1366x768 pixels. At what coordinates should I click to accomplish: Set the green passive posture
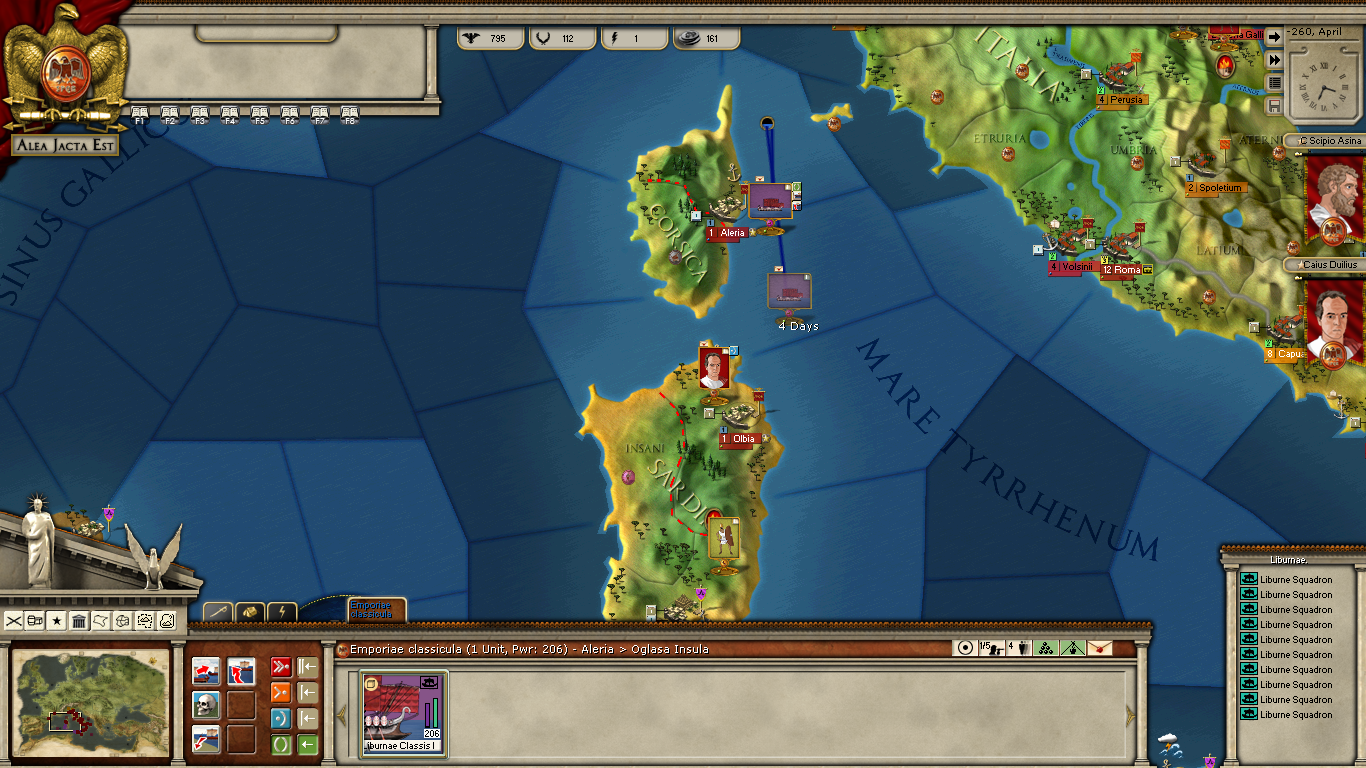pos(281,744)
